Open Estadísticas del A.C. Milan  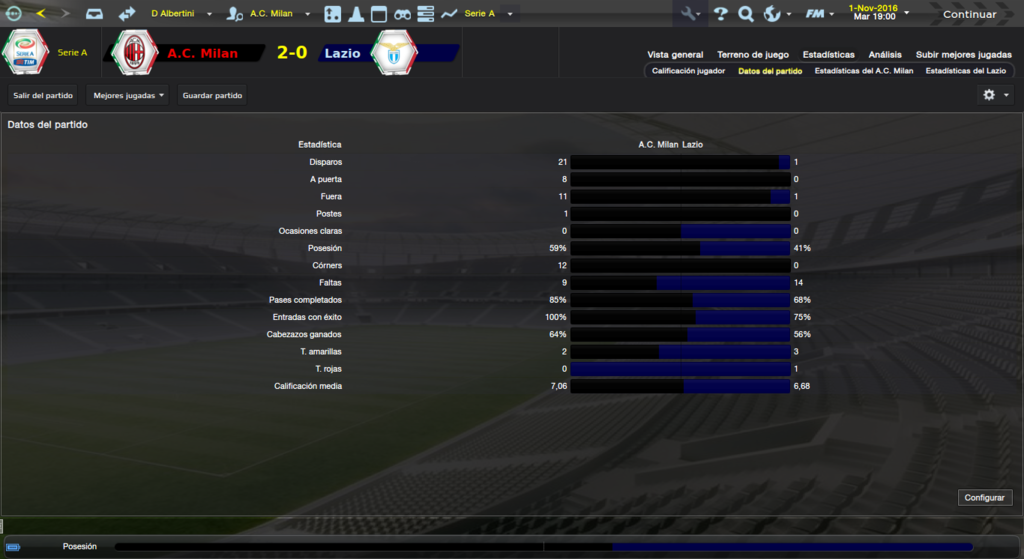point(864,71)
